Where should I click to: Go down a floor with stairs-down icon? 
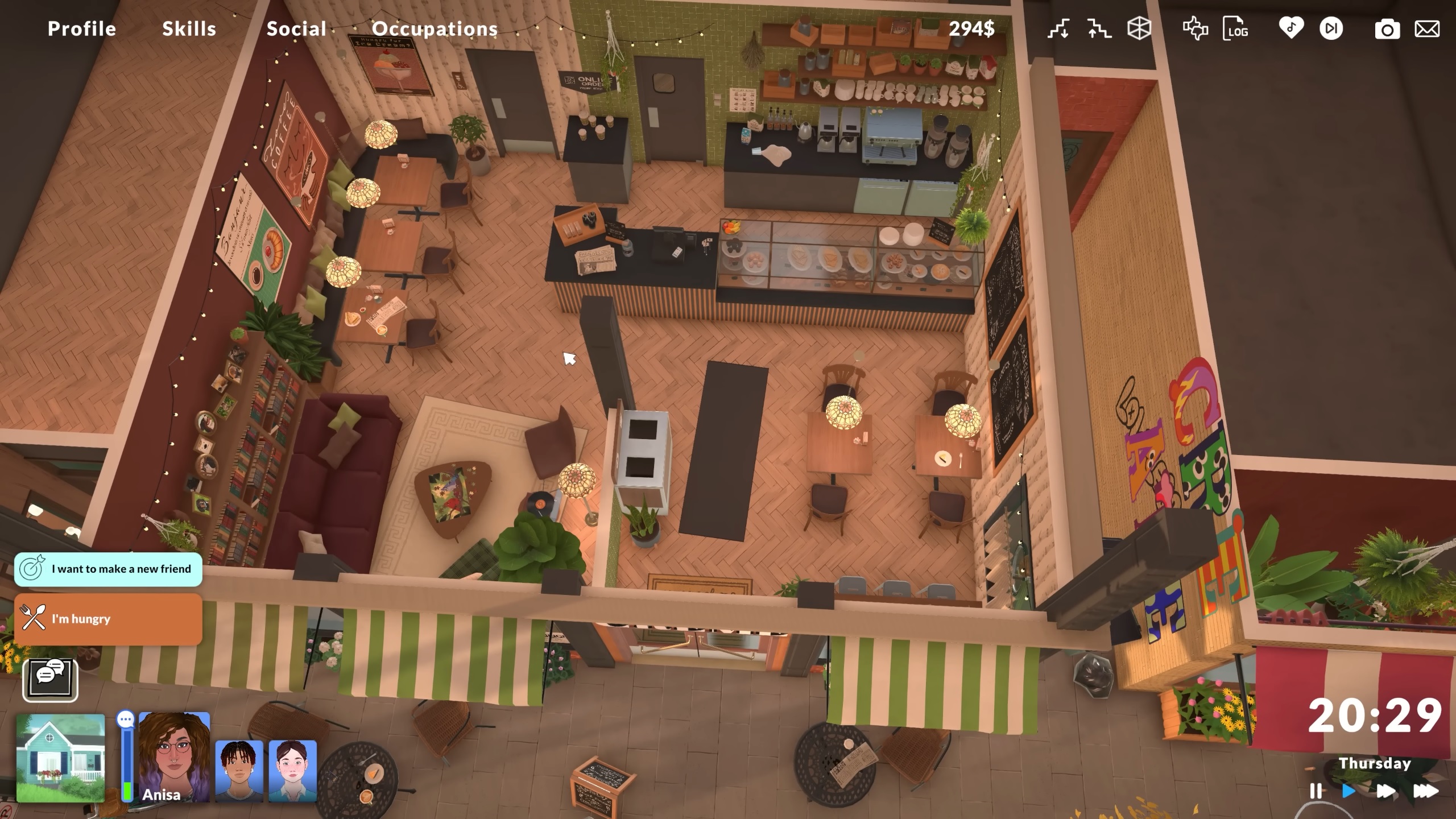click(1058, 29)
